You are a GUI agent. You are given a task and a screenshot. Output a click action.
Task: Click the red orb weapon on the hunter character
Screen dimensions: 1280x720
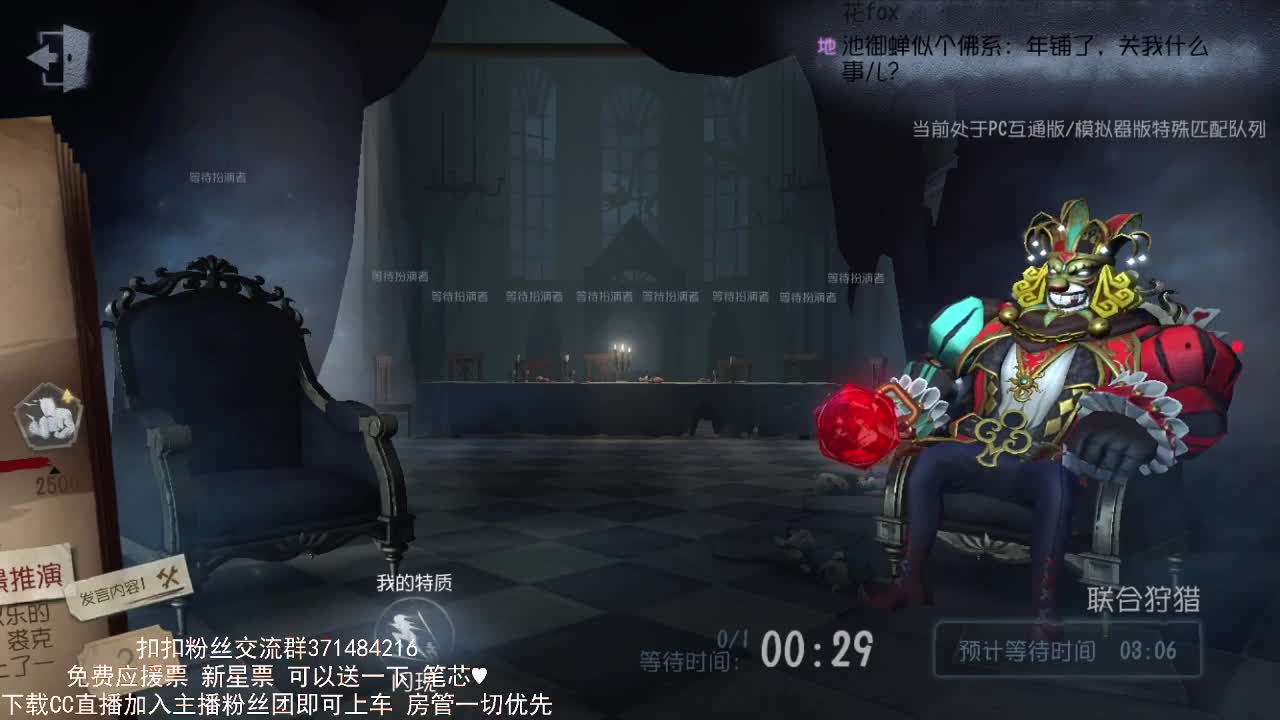click(x=856, y=430)
